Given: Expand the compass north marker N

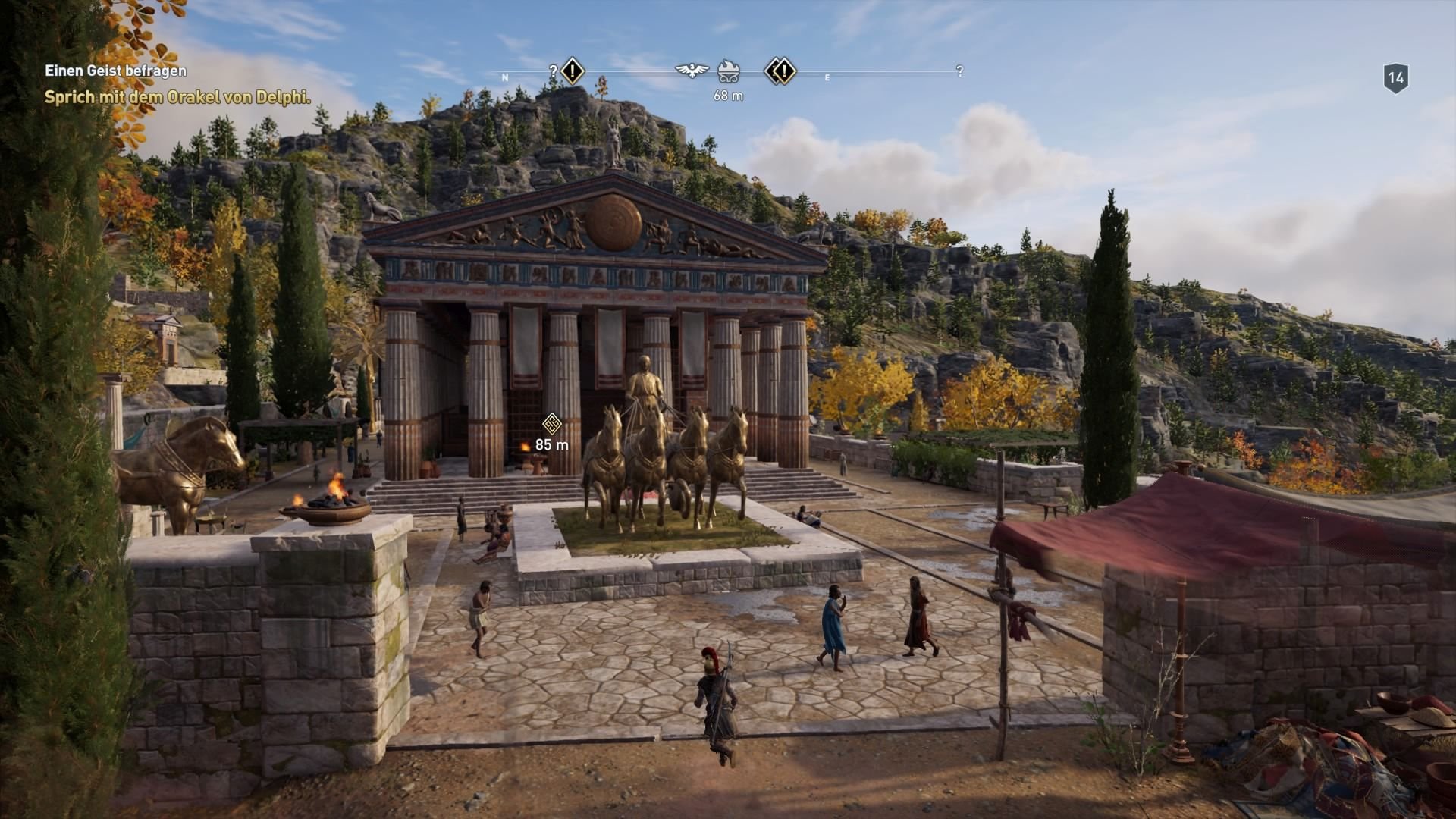Looking at the screenshot, I should 505,76.
